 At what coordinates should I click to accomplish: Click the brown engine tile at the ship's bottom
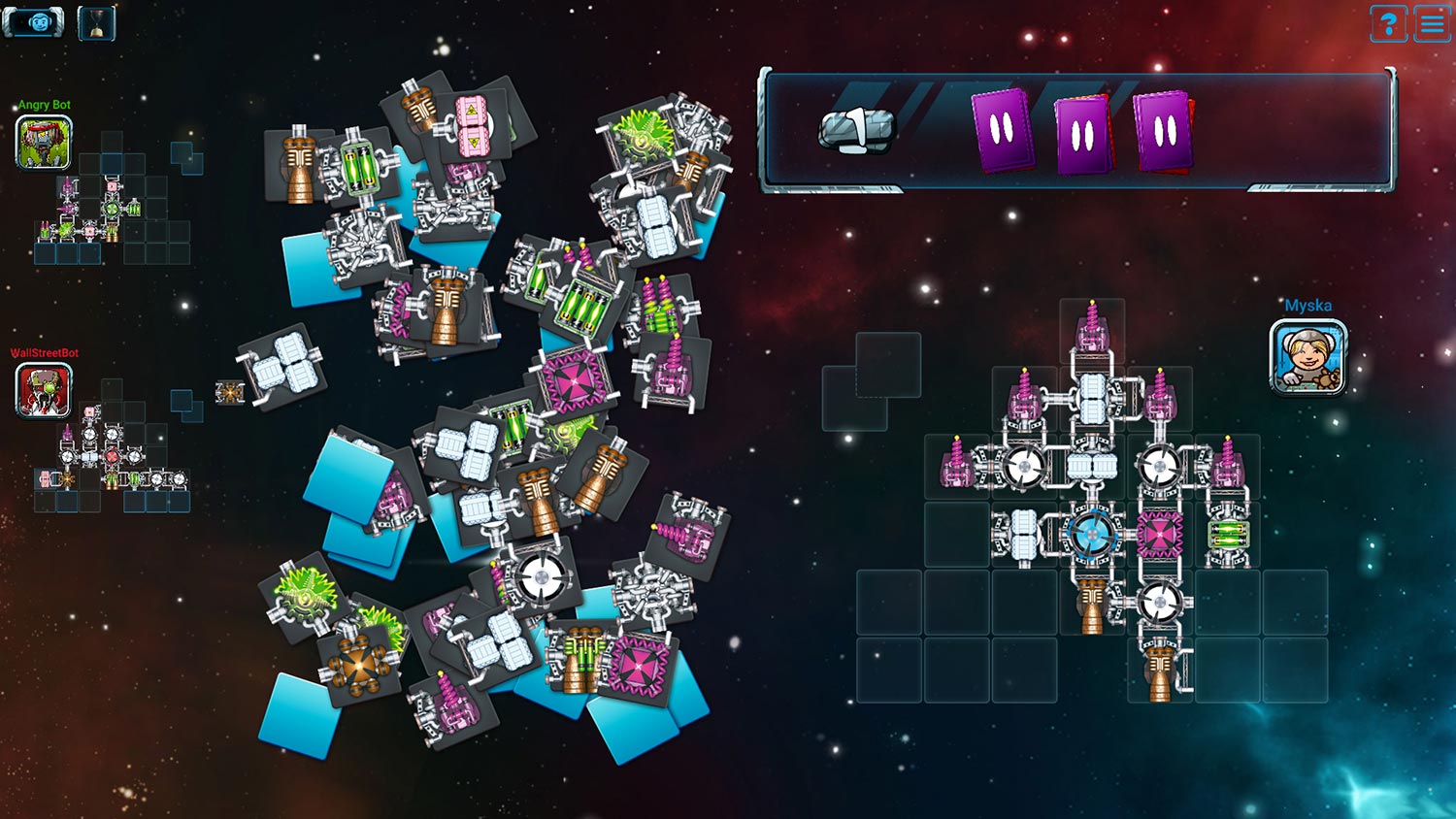(1157, 670)
